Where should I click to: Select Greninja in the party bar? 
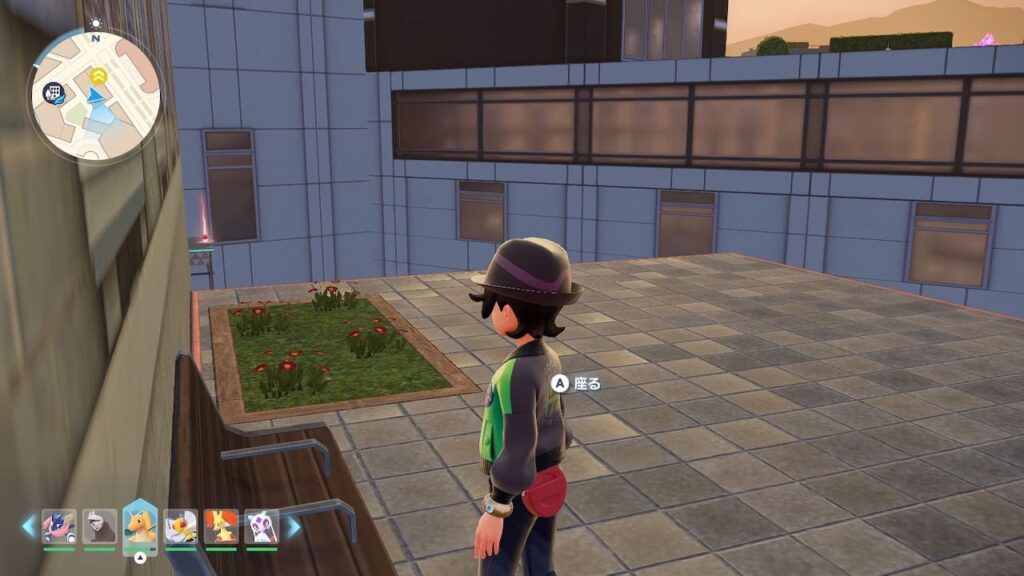(59, 525)
